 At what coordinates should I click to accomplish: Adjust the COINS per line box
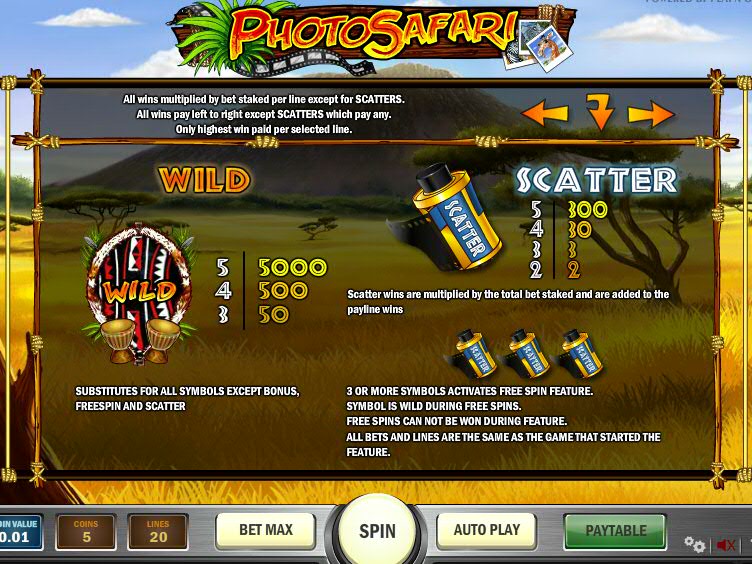click(x=86, y=531)
